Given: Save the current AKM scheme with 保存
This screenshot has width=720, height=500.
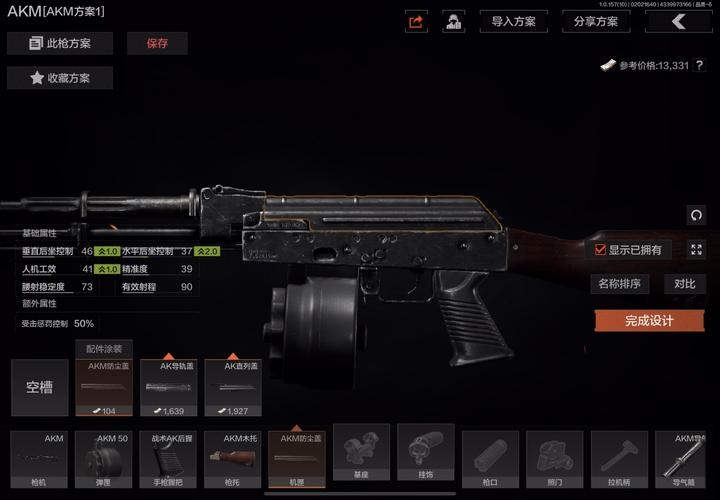Looking at the screenshot, I should coord(157,43).
